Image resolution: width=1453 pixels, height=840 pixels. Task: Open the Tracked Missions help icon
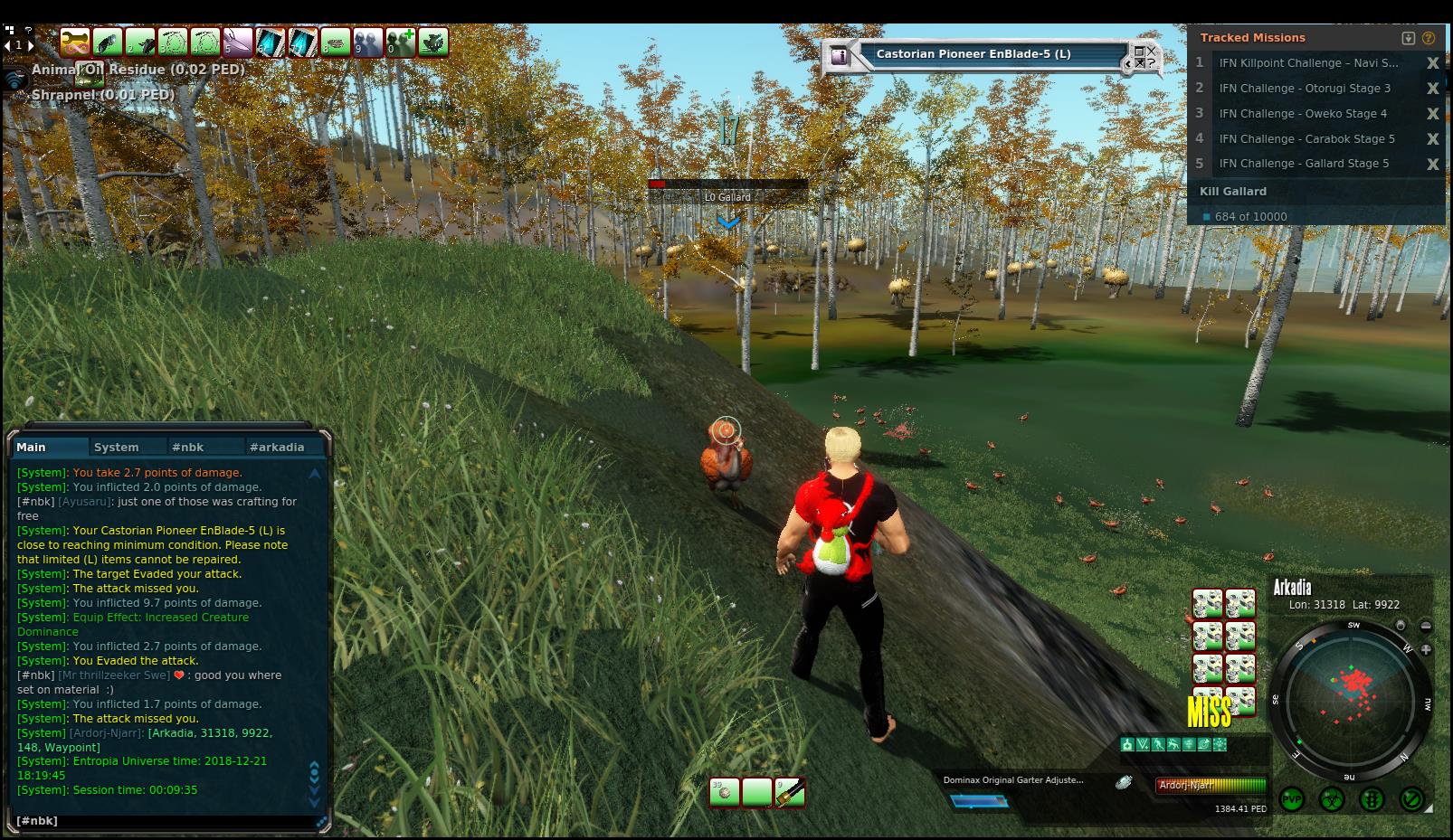[1429, 38]
